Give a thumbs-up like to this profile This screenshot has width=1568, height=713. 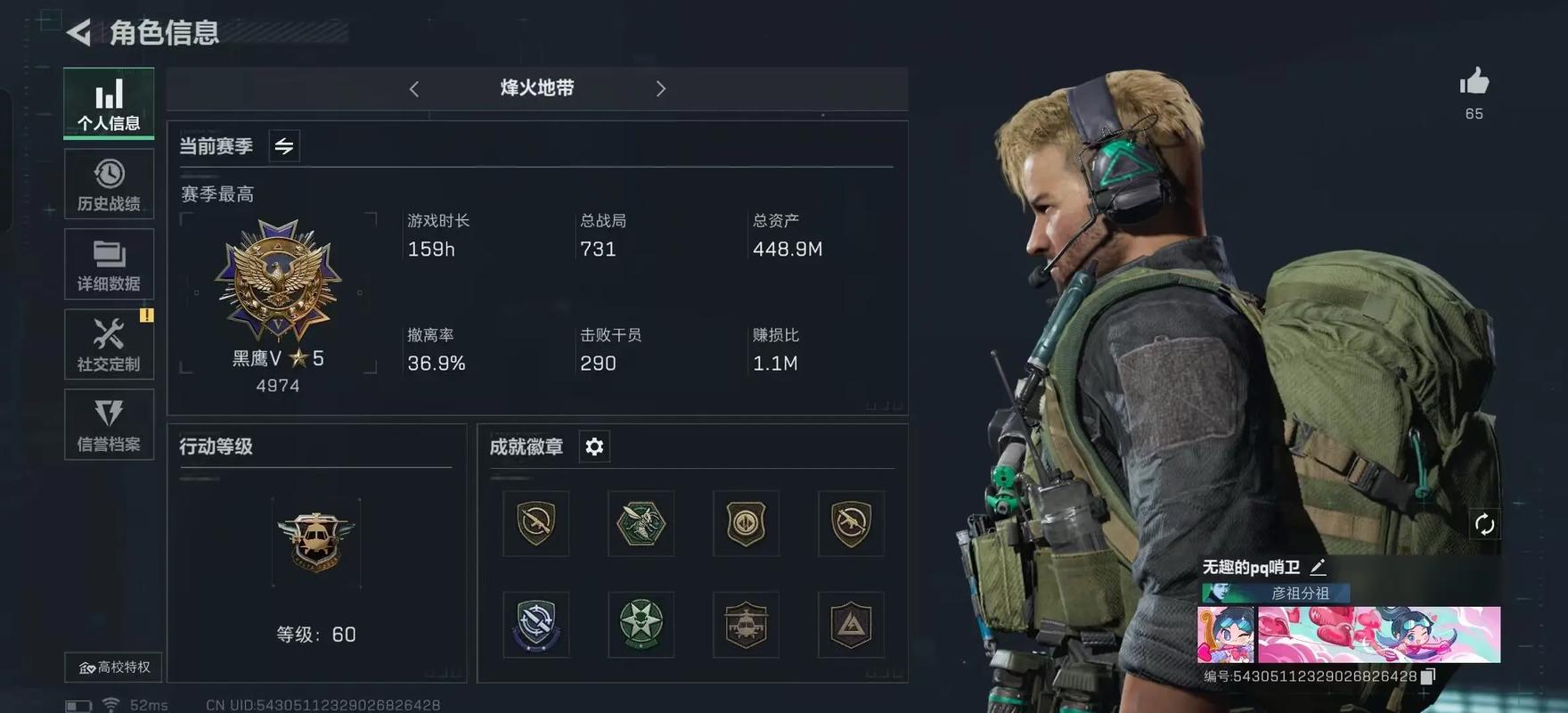1474,83
